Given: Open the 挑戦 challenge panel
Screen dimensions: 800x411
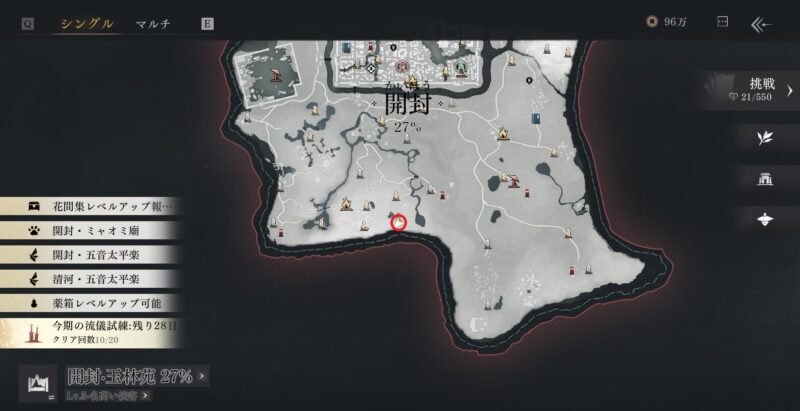Looking at the screenshot, I should pos(764,87).
